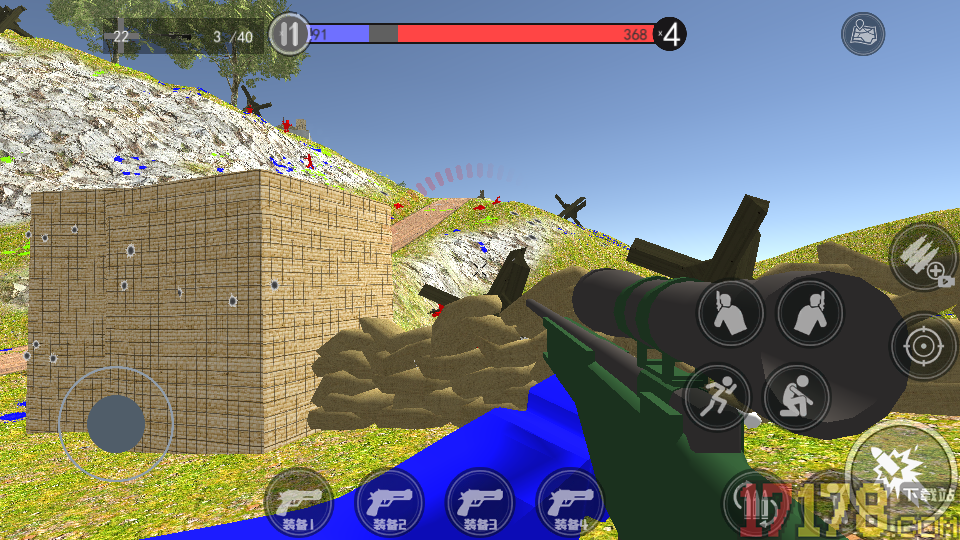Tap the reload bullets button
Screen dimensions: 960x540
756,499
